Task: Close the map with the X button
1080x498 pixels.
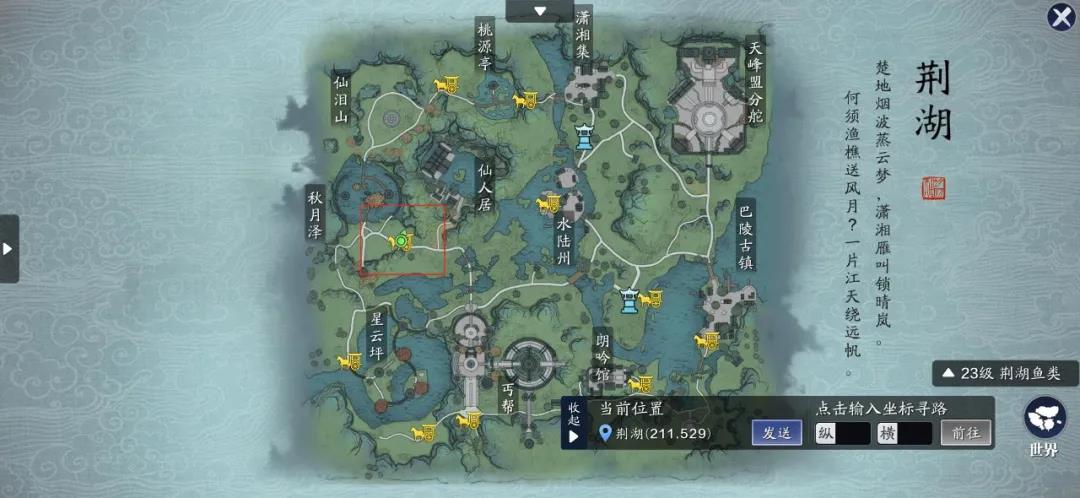Action: pyautogui.click(x=1061, y=17)
